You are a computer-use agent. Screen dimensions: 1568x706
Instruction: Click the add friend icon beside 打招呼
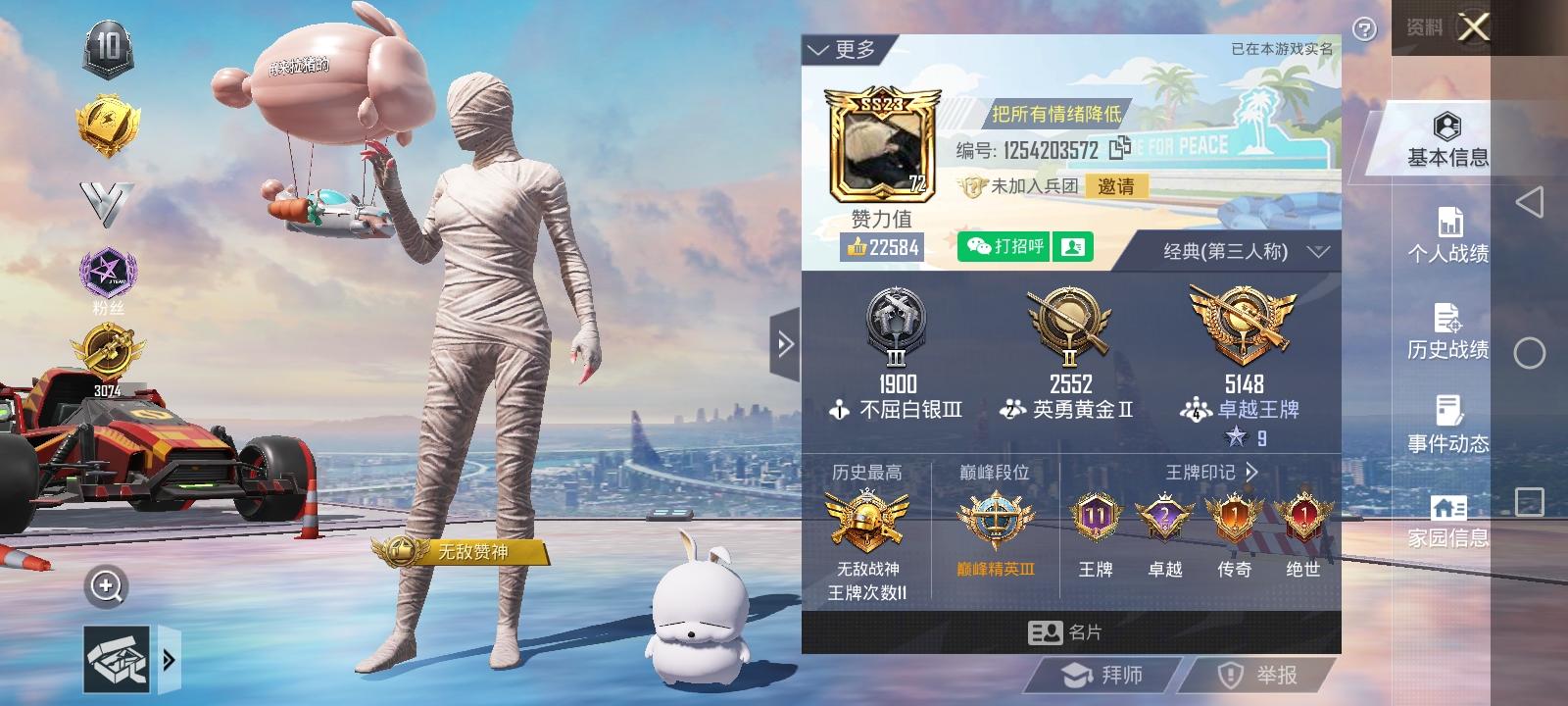[x=1072, y=246]
